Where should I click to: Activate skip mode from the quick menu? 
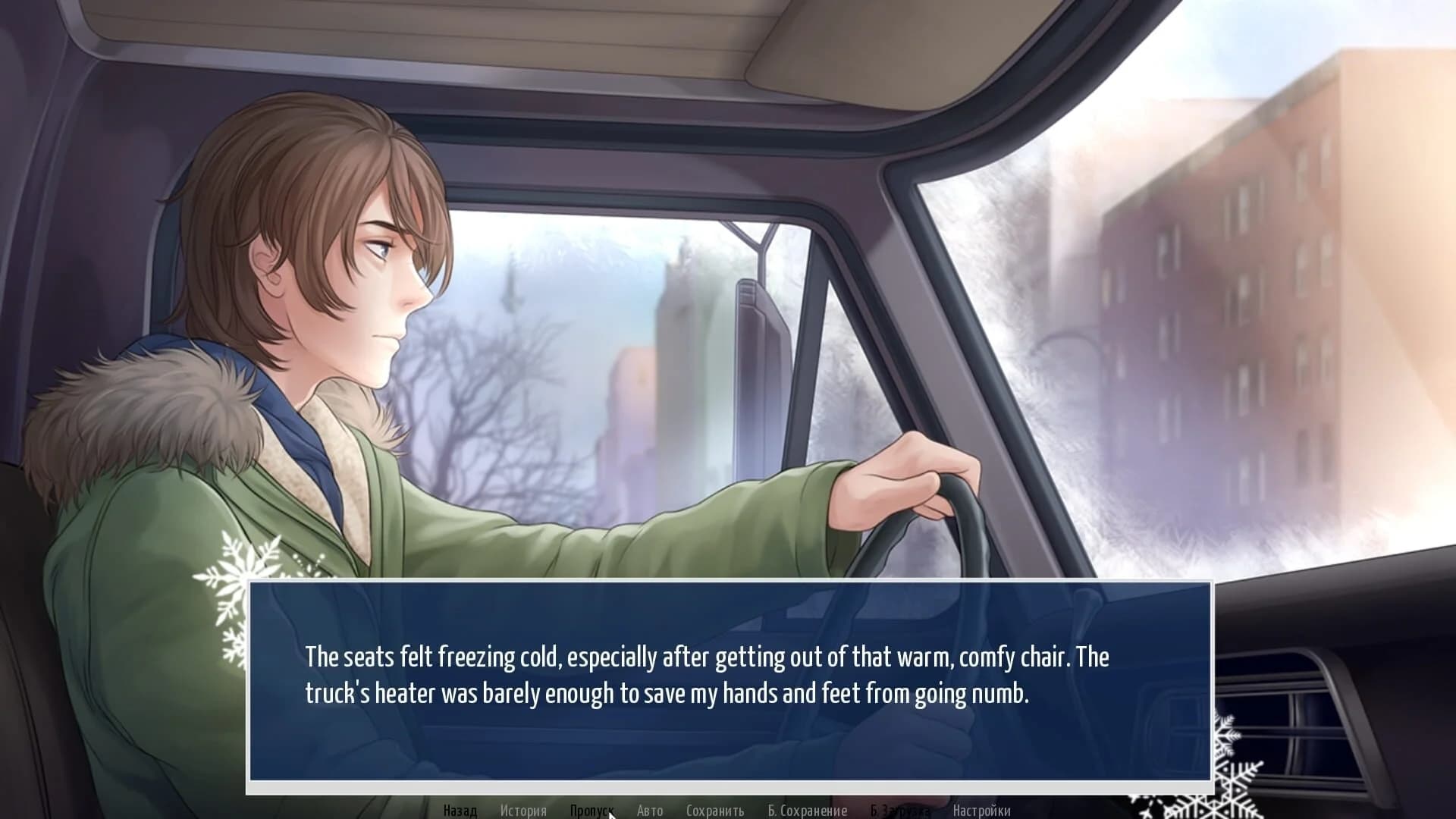(x=593, y=811)
